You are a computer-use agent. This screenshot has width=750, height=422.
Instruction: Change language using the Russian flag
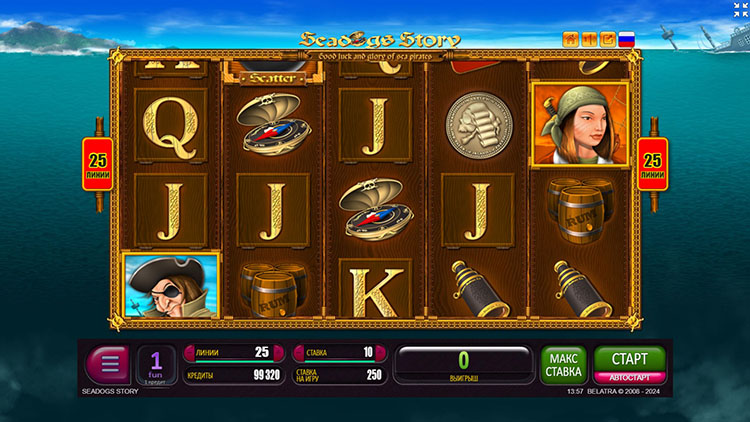[x=627, y=40]
